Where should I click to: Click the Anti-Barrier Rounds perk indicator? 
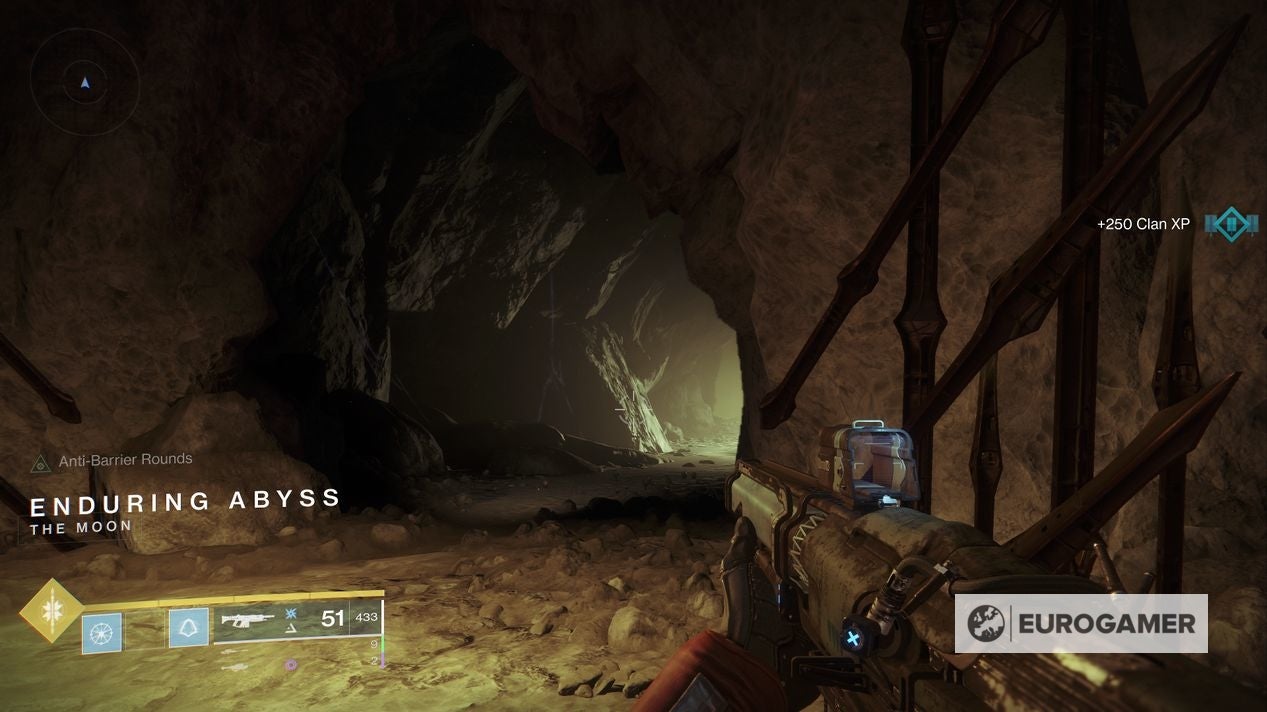[x=42, y=463]
